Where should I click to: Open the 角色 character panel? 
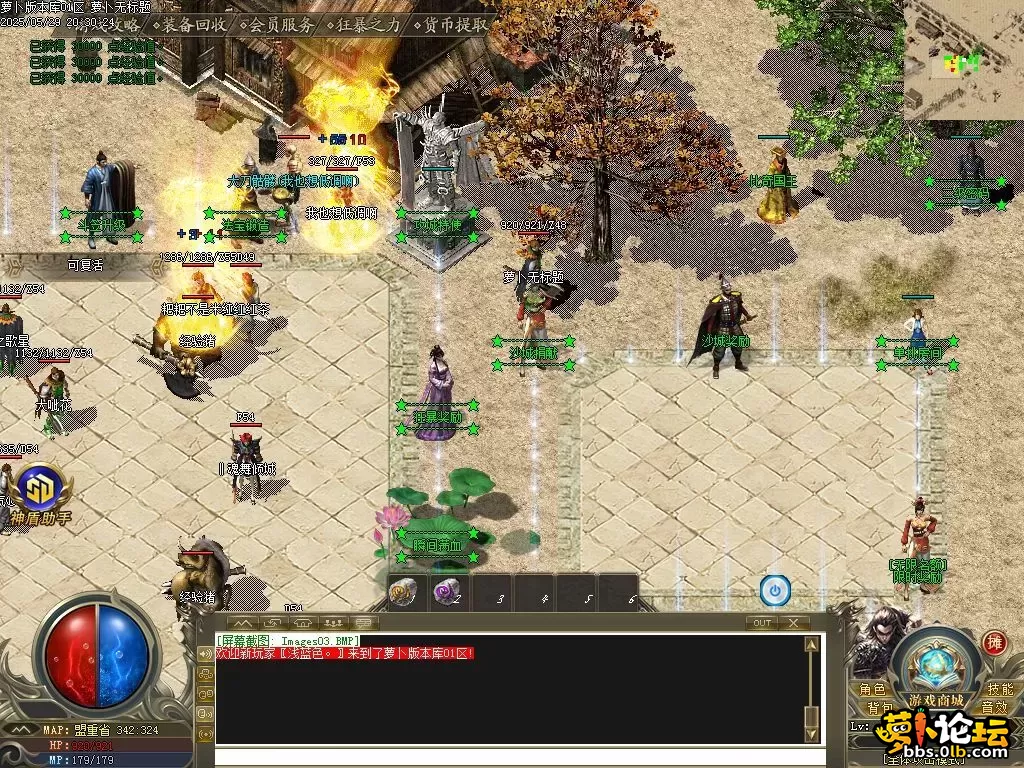872,689
